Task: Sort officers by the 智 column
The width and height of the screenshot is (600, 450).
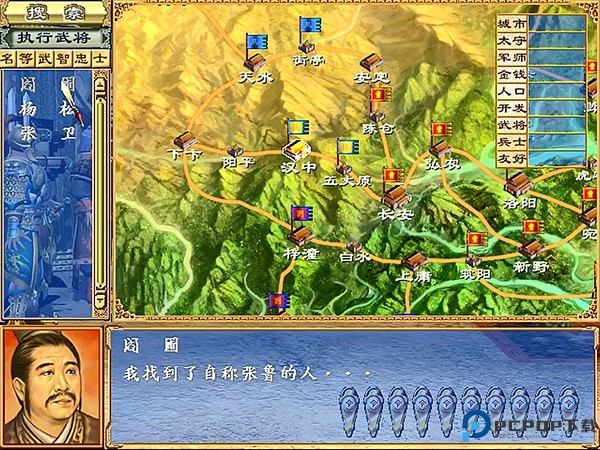Action: click(63, 59)
